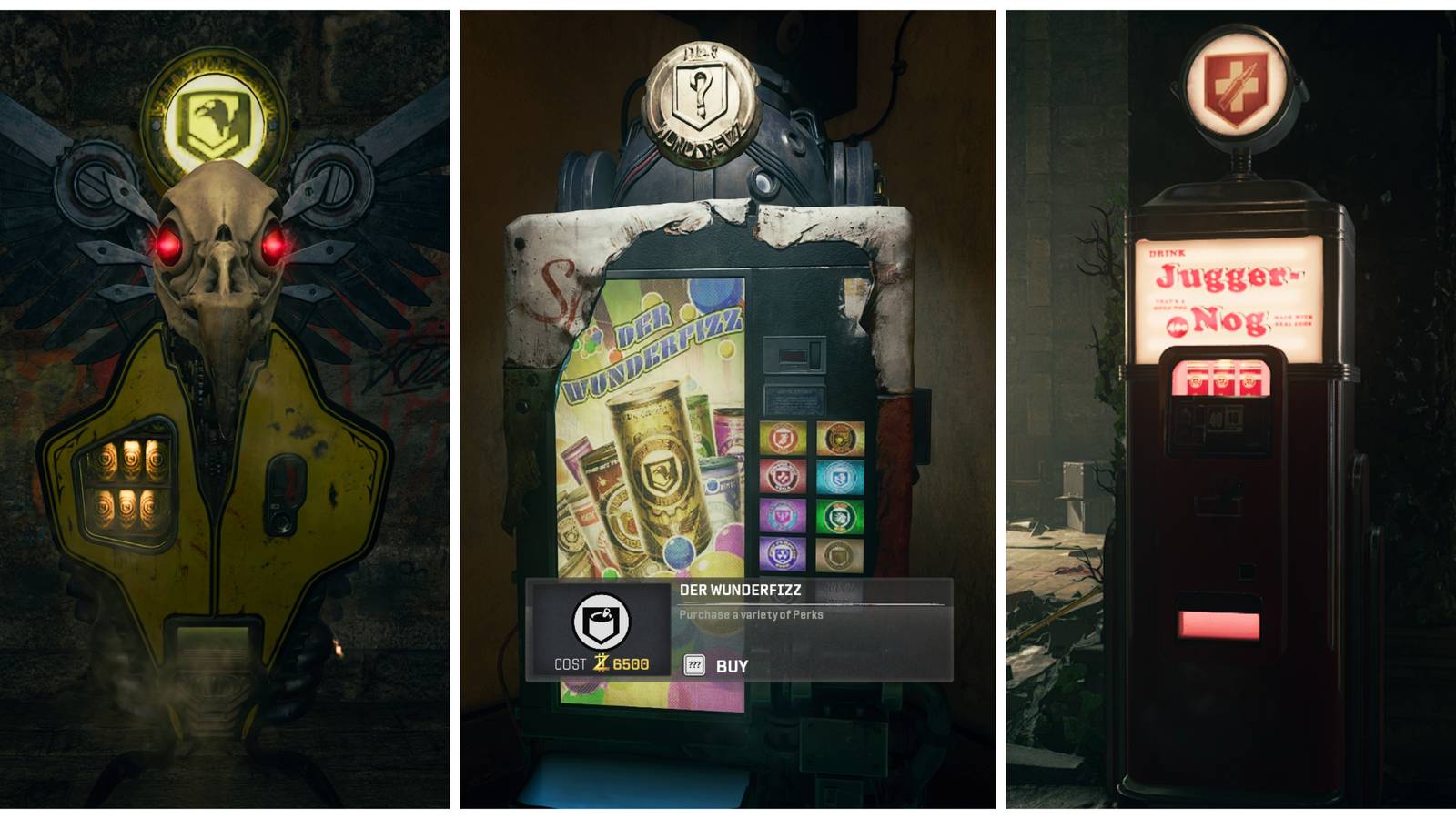Click the purple Elemental Pop perk icon
The height and width of the screenshot is (819, 1456).
pyautogui.click(x=782, y=554)
